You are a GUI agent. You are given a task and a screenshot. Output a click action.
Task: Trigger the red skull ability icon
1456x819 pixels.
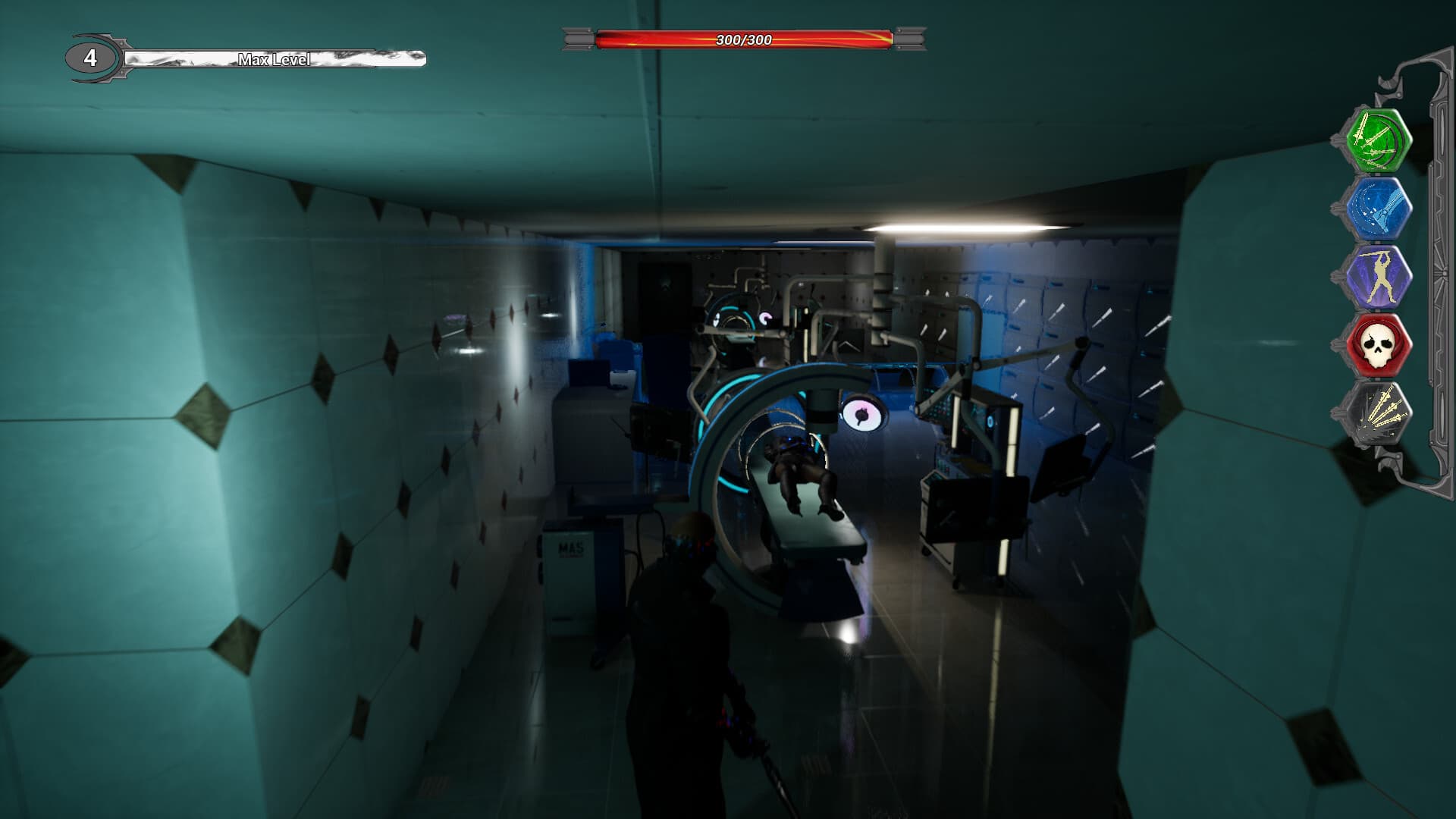pyautogui.click(x=1380, y=345)
